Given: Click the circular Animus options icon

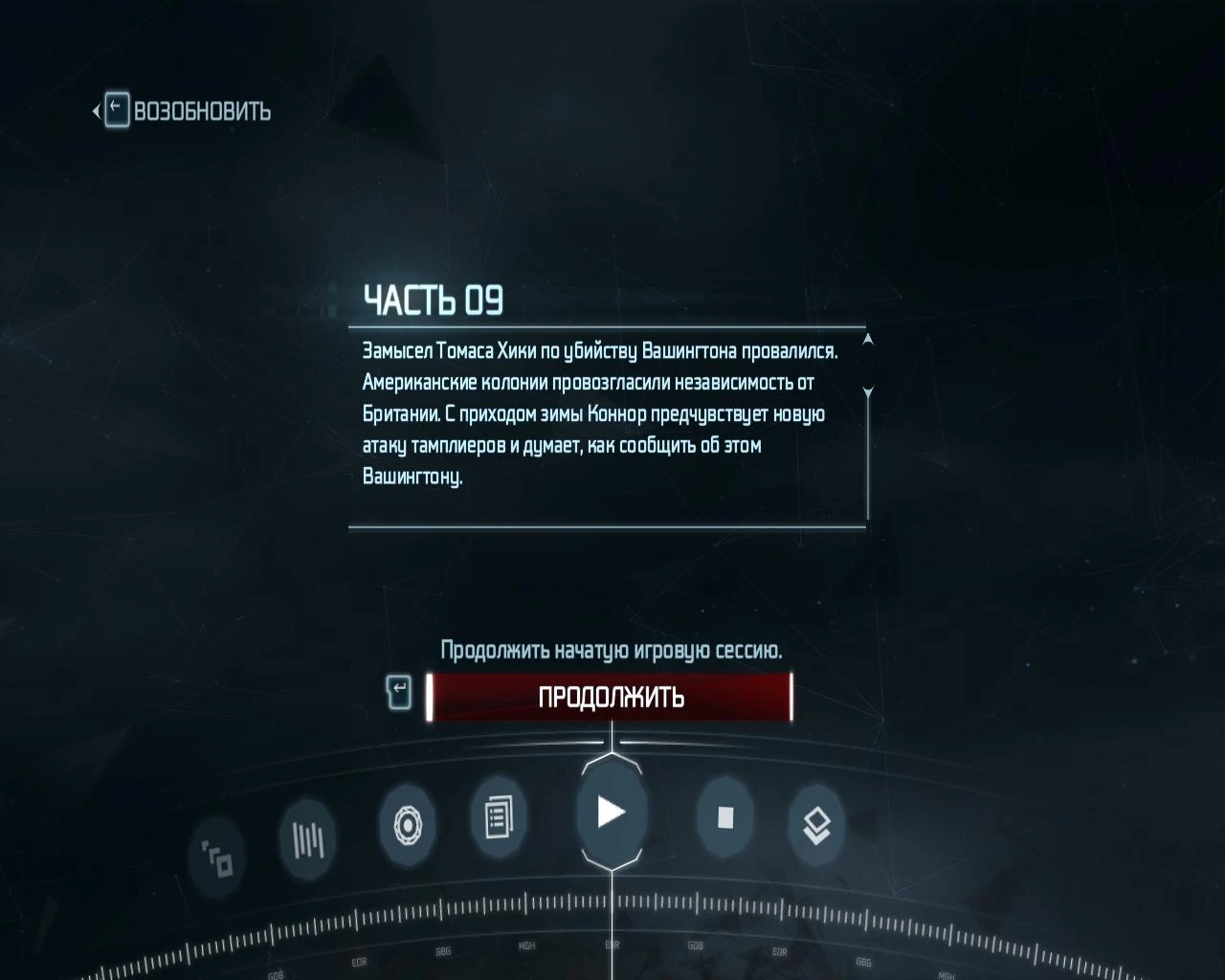Looking at the screenshot, I should [x=409, y=825].
